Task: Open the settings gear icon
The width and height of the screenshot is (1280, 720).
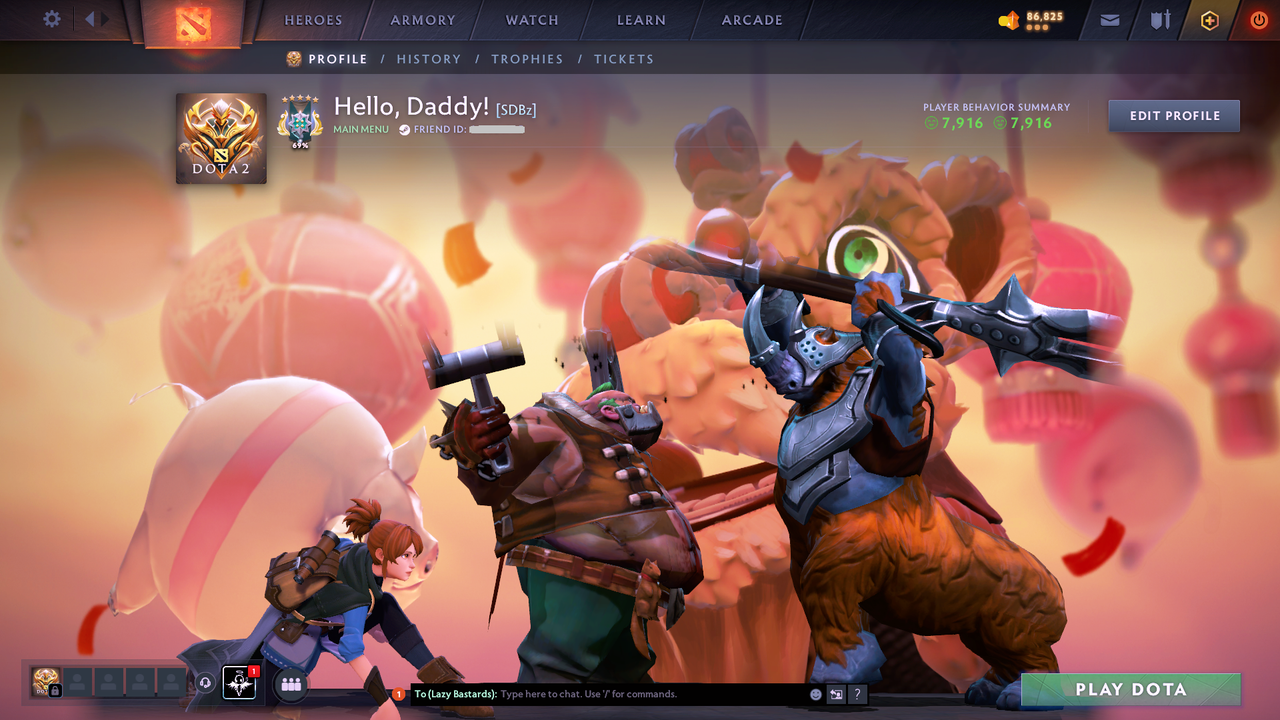Action: pyautogui.click(x=52, y=19)
